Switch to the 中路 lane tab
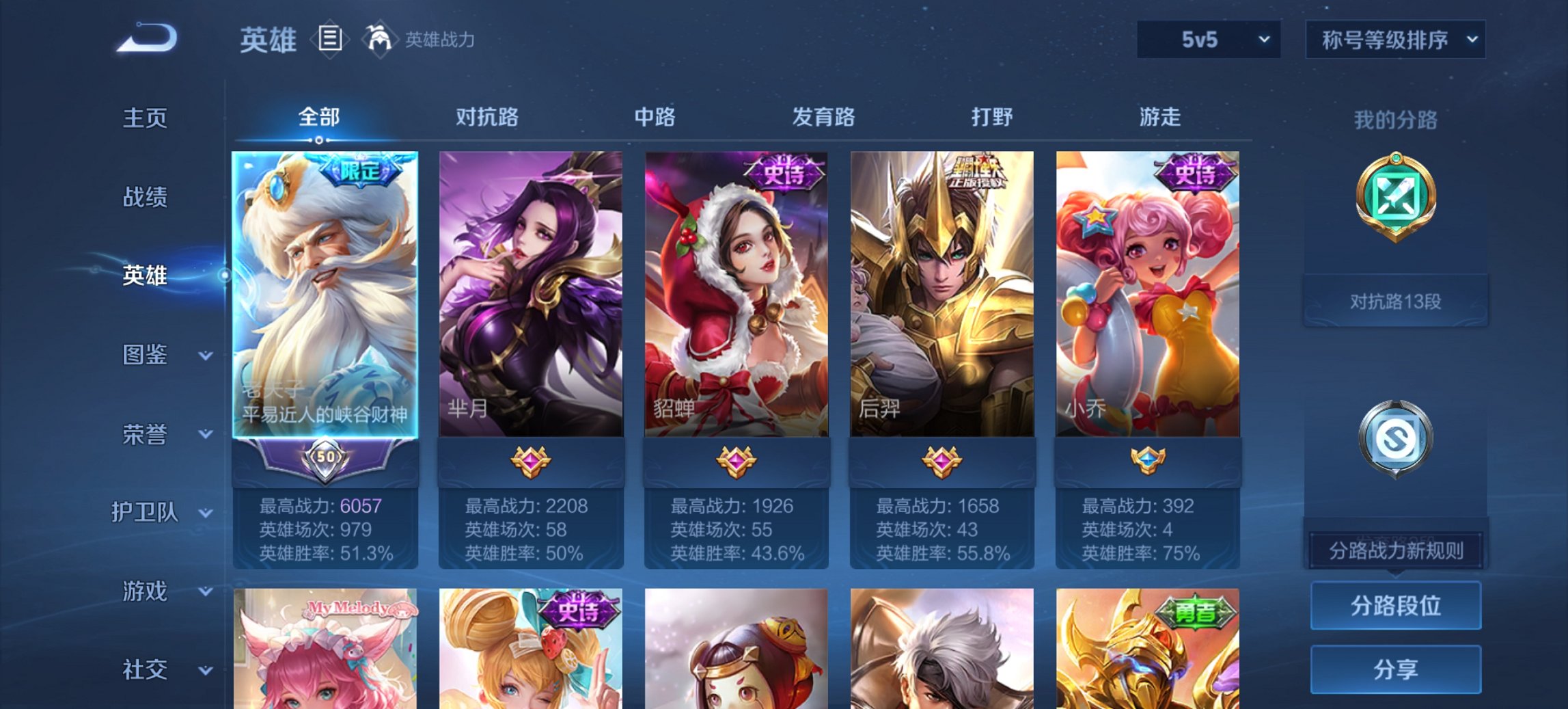 (x=653, y=118)
